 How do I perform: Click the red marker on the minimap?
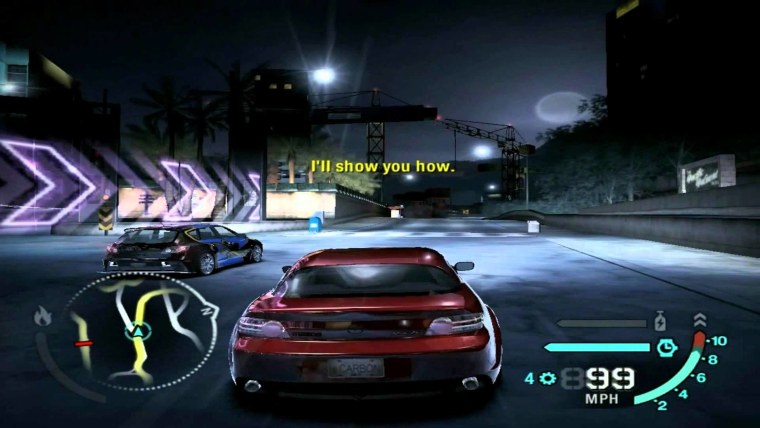(83, 343)
